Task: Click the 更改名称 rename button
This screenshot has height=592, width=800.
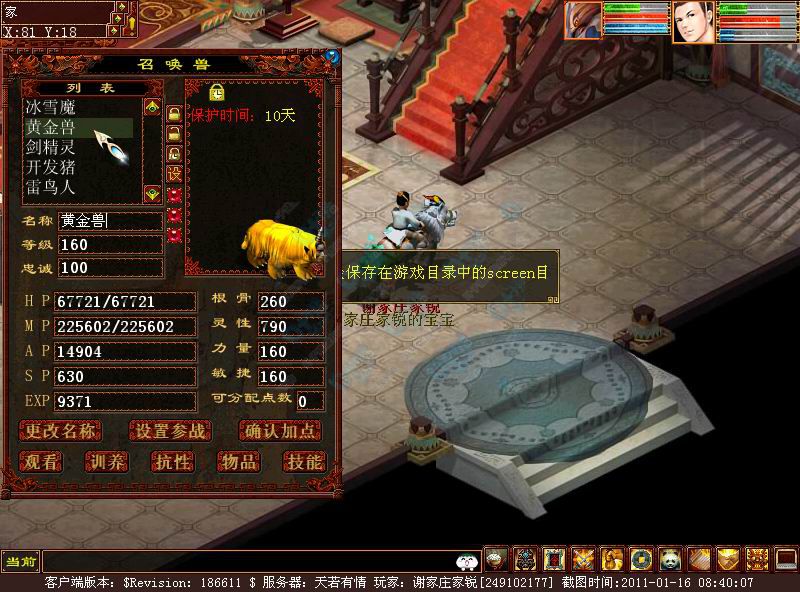Action: (x=62, y=431)
